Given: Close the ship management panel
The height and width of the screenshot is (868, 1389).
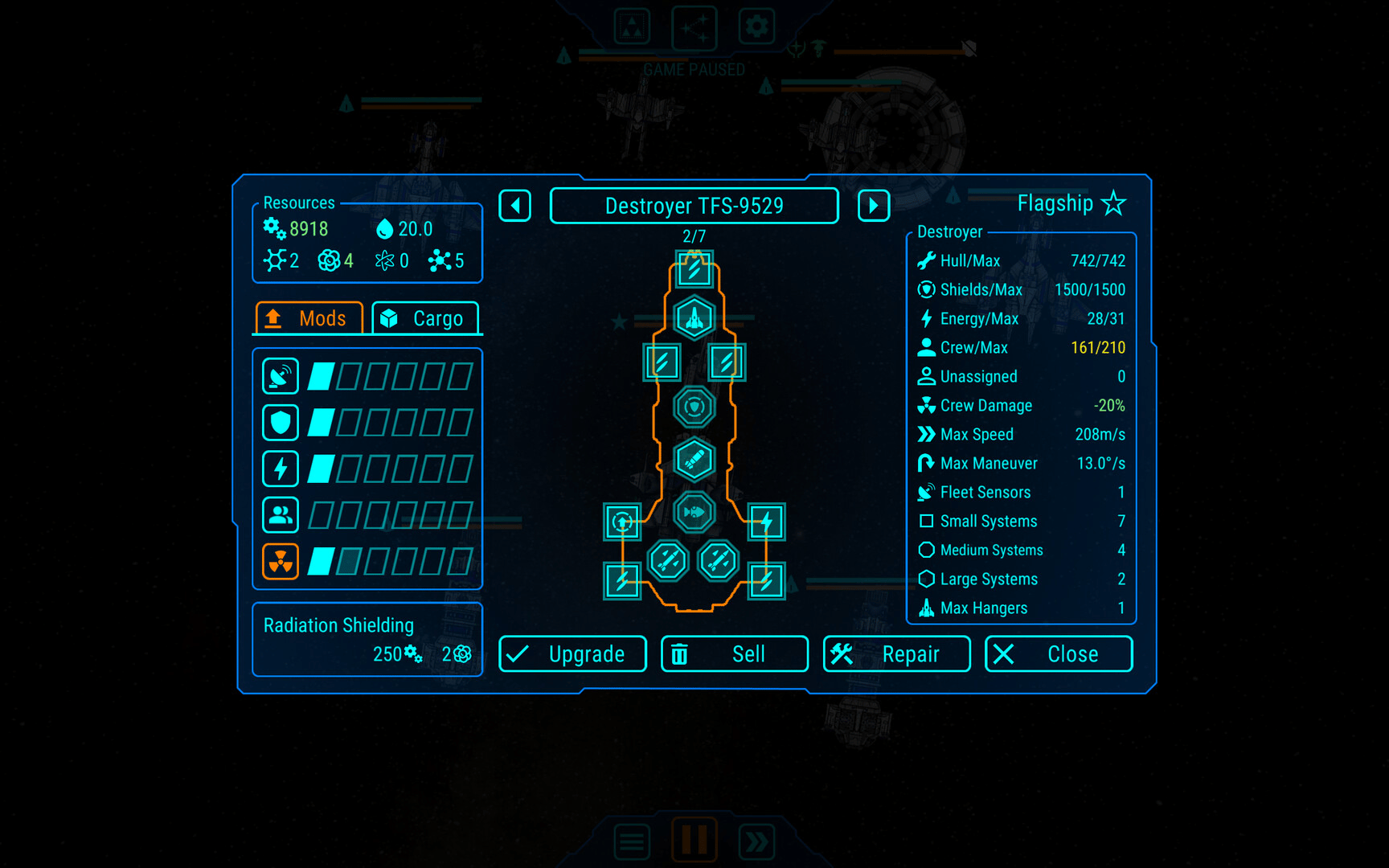Looking at the screenshot, I should (x=1059, y=654).
